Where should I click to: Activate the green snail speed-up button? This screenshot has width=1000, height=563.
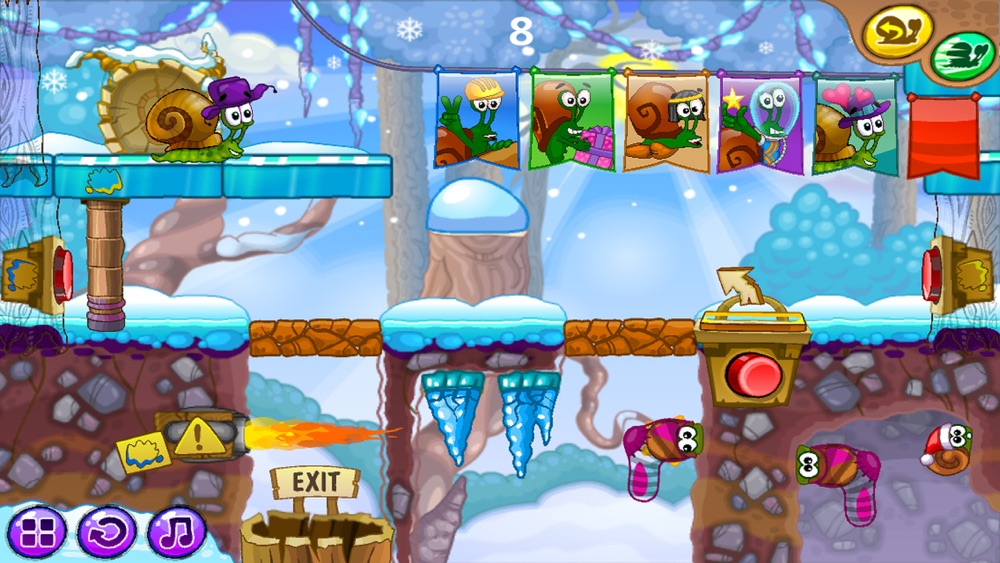(962, 58)
